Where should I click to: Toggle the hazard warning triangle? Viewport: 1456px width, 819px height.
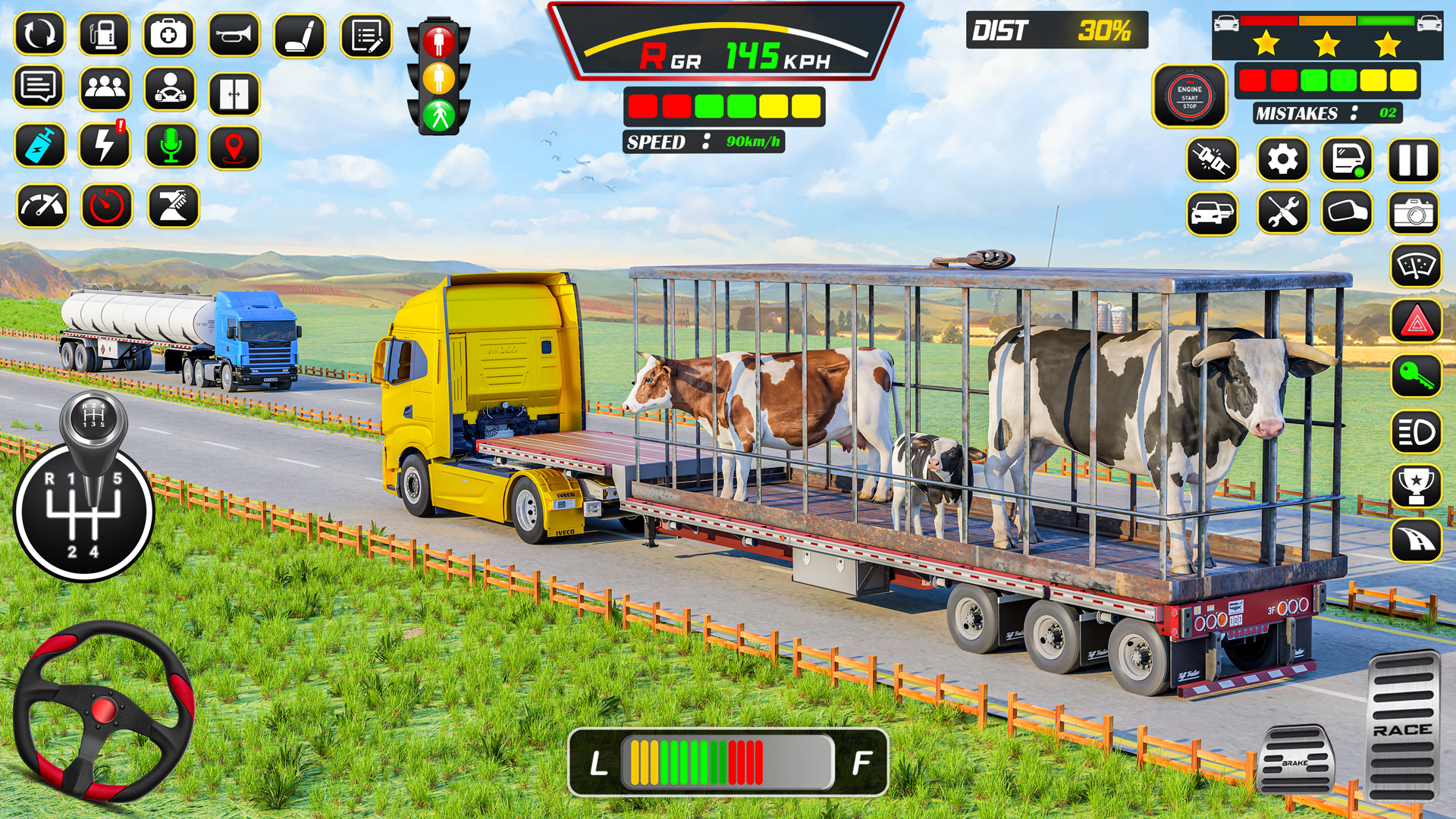[1416, 322]
